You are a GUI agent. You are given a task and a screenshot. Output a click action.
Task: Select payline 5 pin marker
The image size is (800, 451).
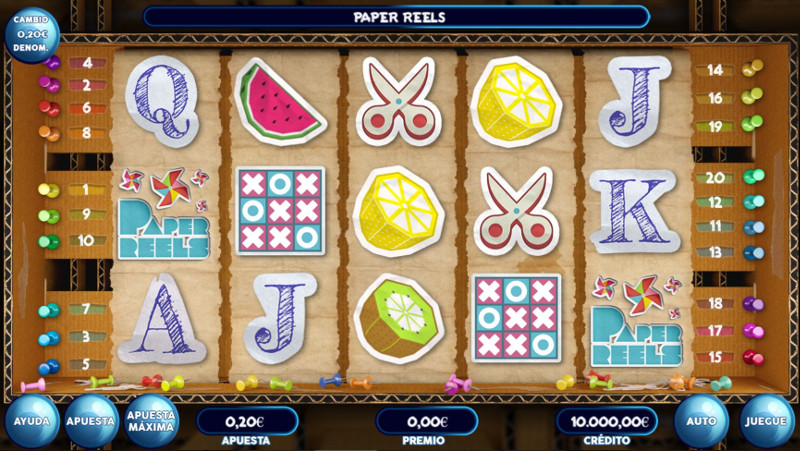click(x=50, y=365)
